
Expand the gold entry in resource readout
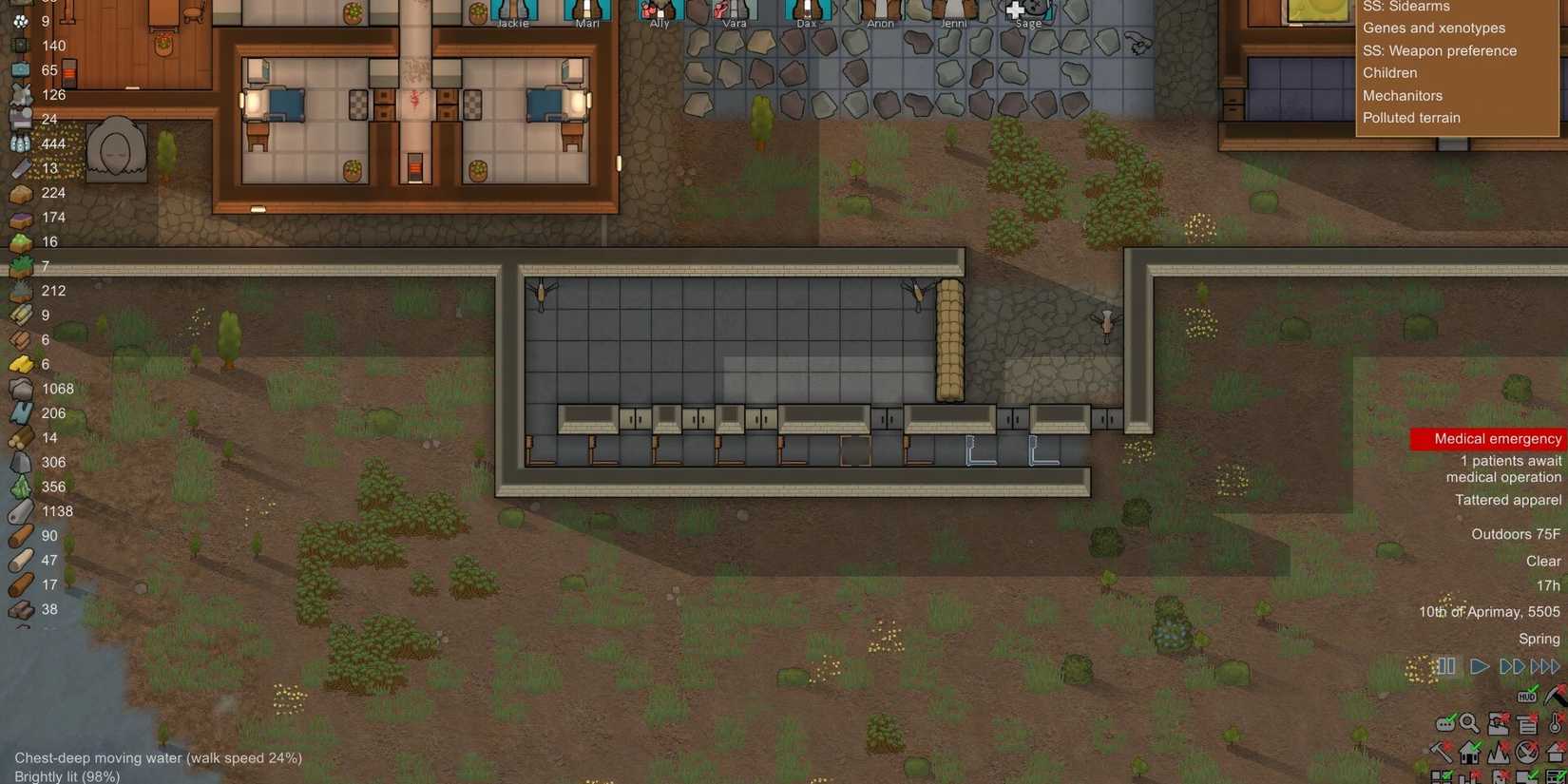click(21, 363)
